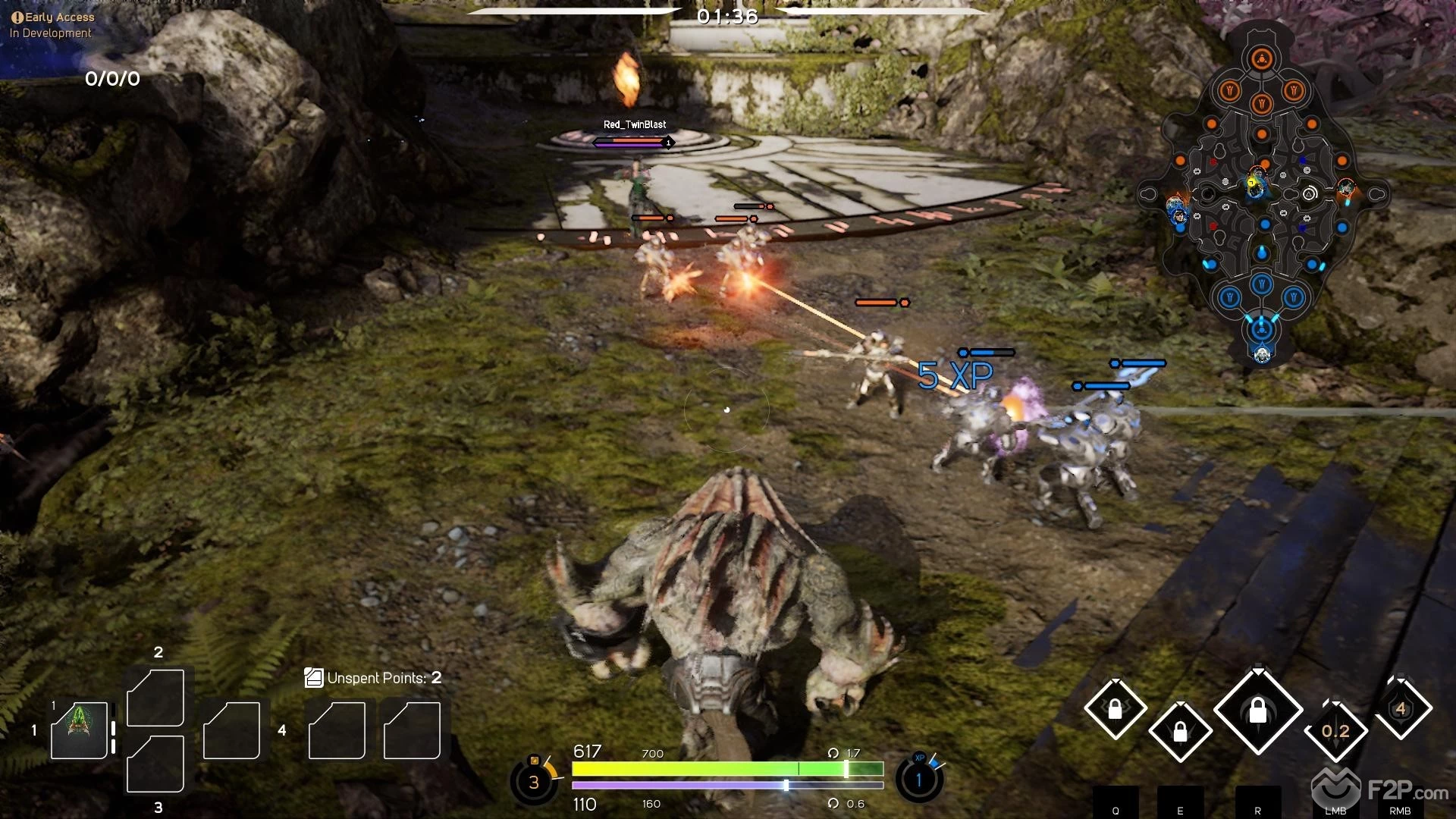Open the Unspent Points card icon
This screenshot has height=819, width=1456.
(x=313, y=678)
